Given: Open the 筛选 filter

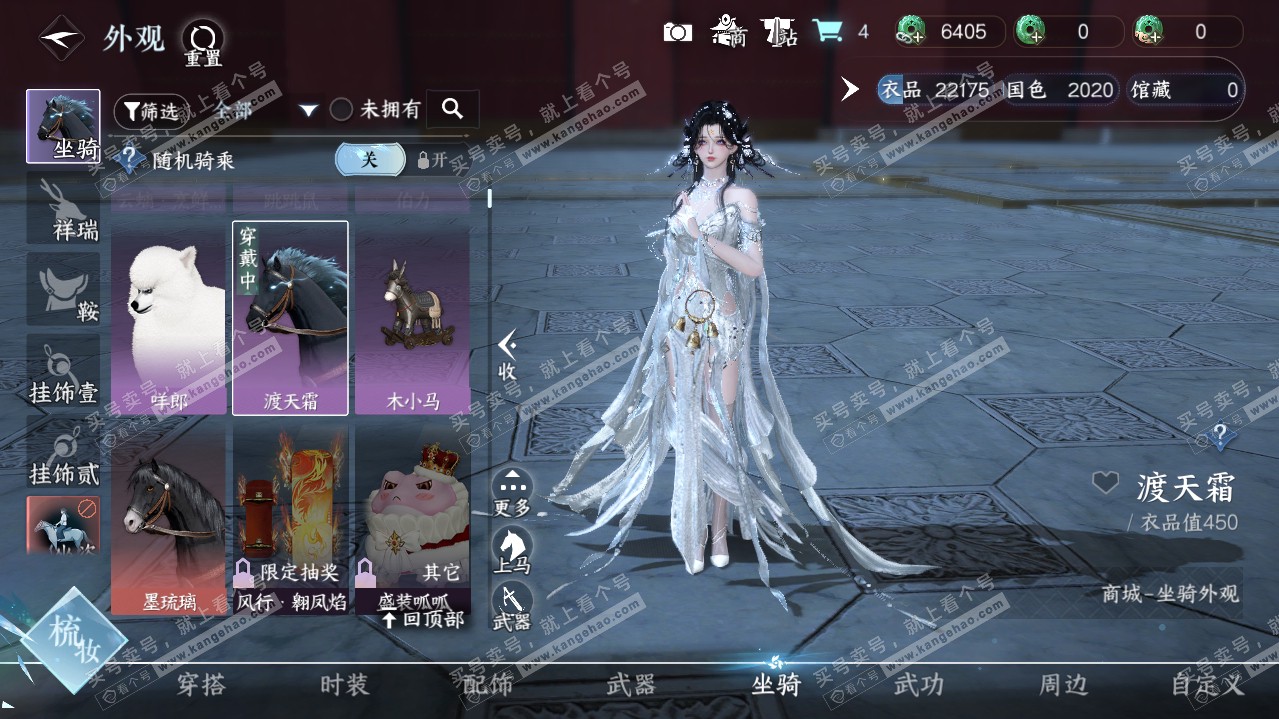Looking at the screenshot, I should tap(150, 111).
